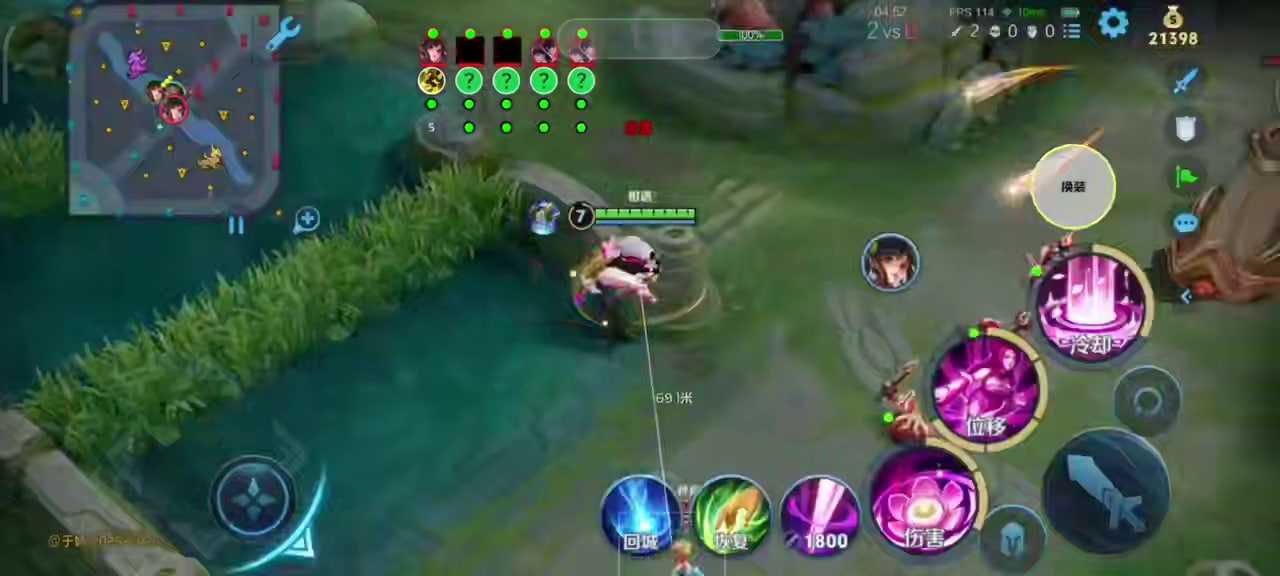
Task: Send the shield defend signal
Action: click(1186, 127)
